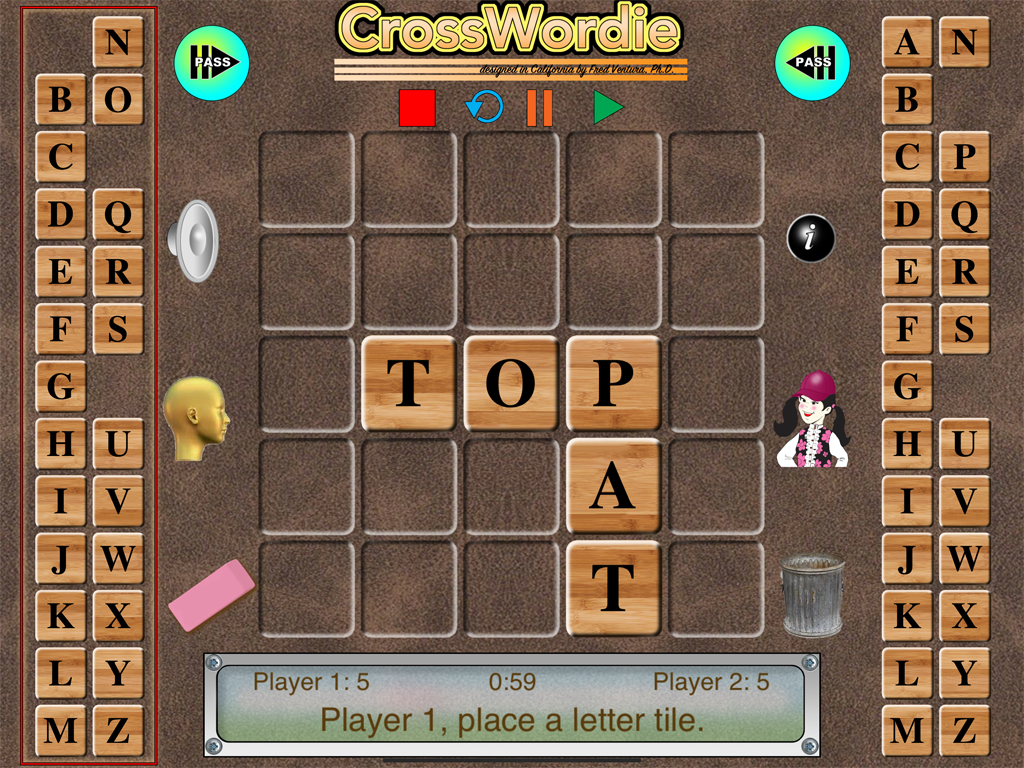Viewport: 1024px width, 768px height.
Task: Choose the girl avatar with red cap
Action: 812,419
